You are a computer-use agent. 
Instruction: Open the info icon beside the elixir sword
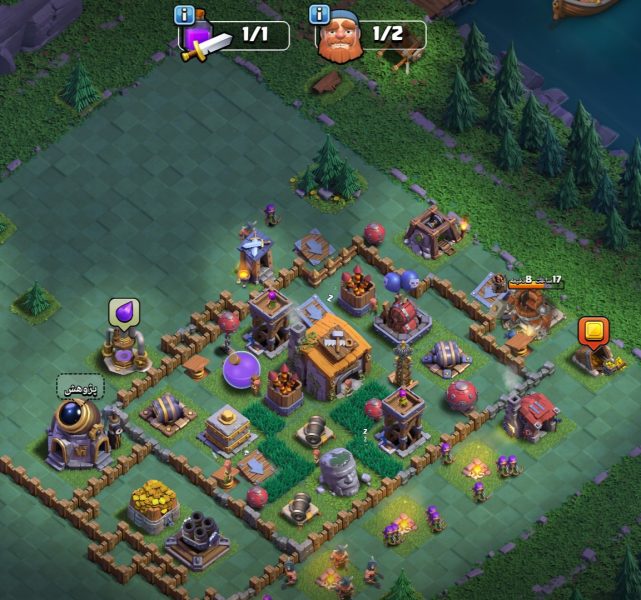pos(184,15)
